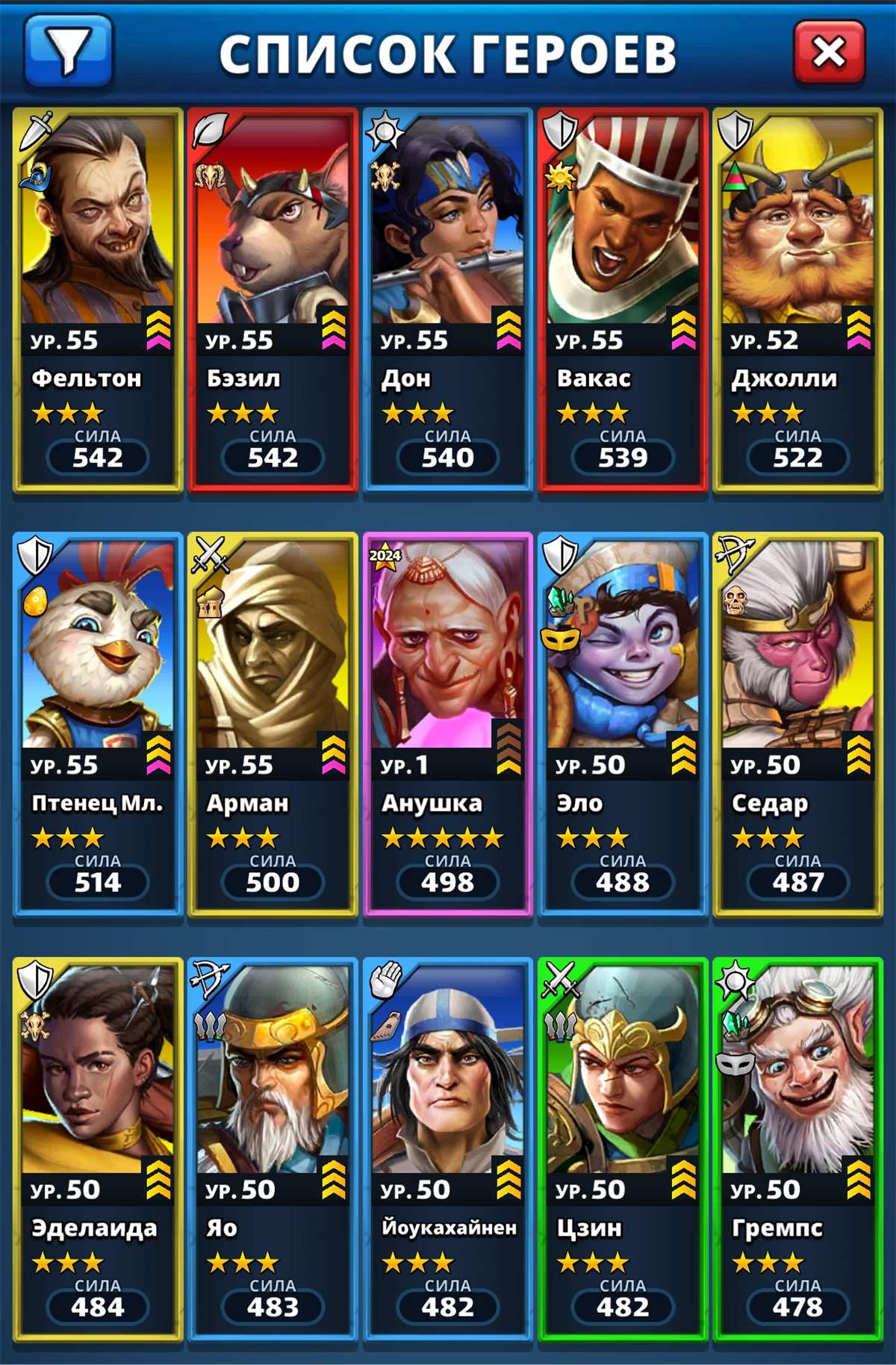Select the Эло hero card
The height and width of the screenshot is (1365, 896).
pos(623,723)
